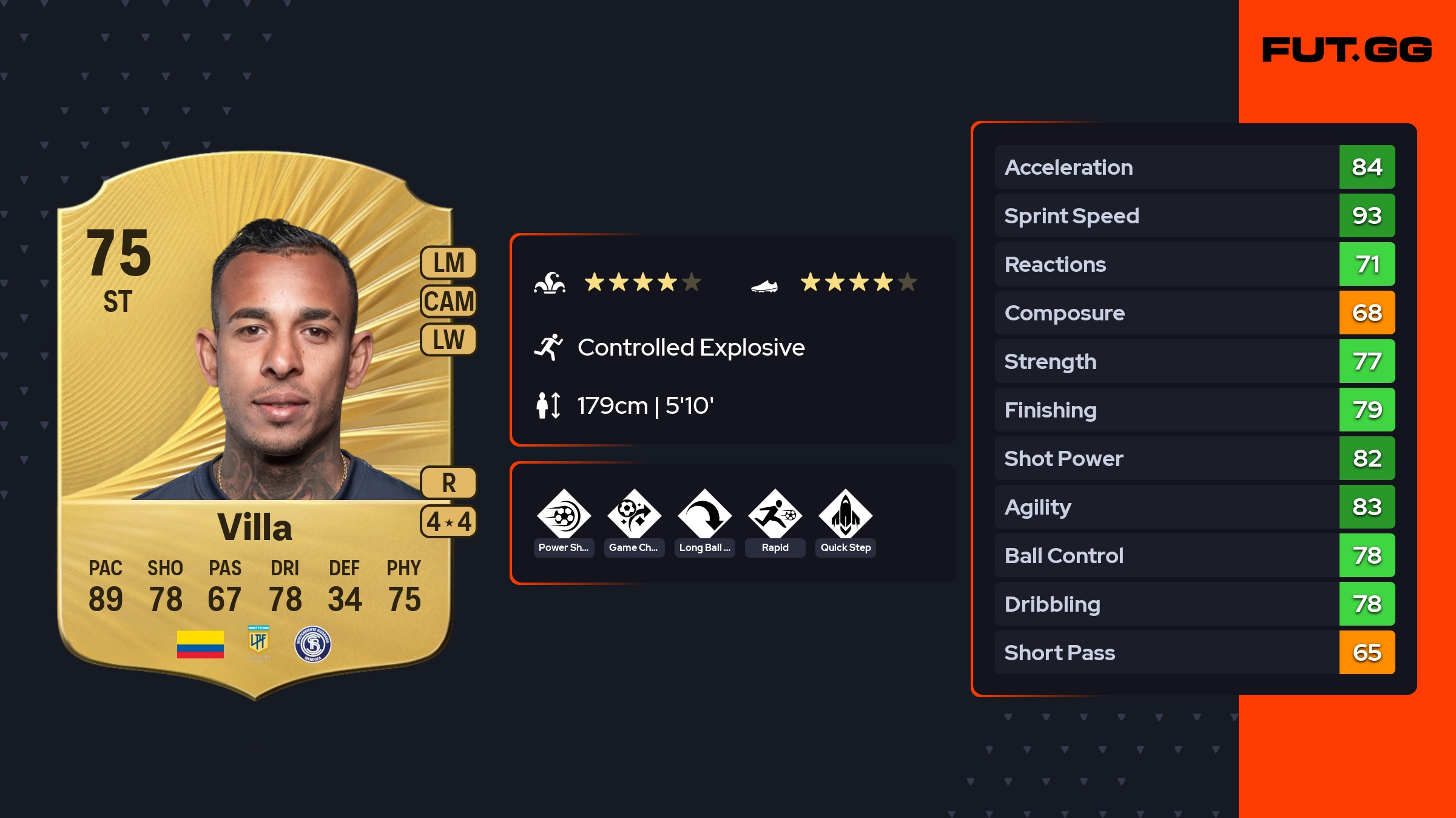1456x818 pixels.
Task: Choose the Game Changer playstyle icon
Action: point(634,516)
